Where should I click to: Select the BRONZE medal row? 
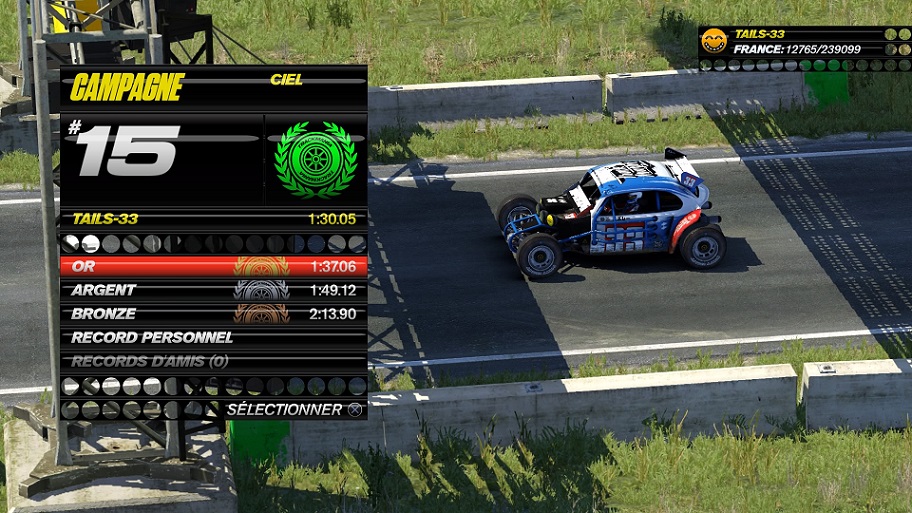tap(213, 314)
